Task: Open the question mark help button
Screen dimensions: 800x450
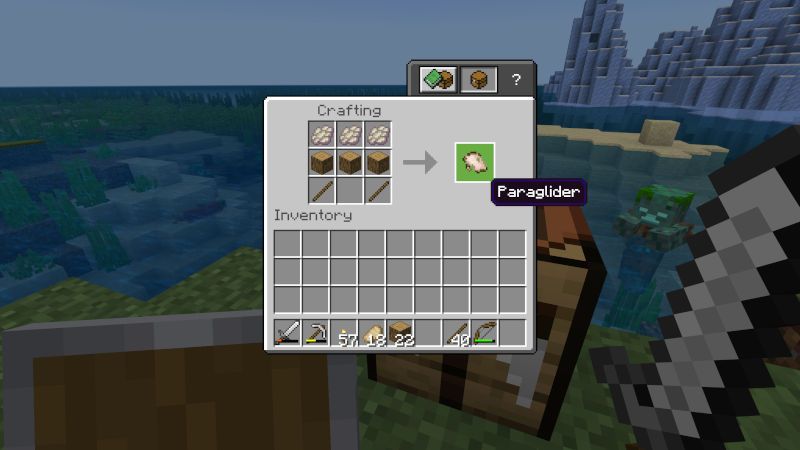Action: tap(516, 80)
